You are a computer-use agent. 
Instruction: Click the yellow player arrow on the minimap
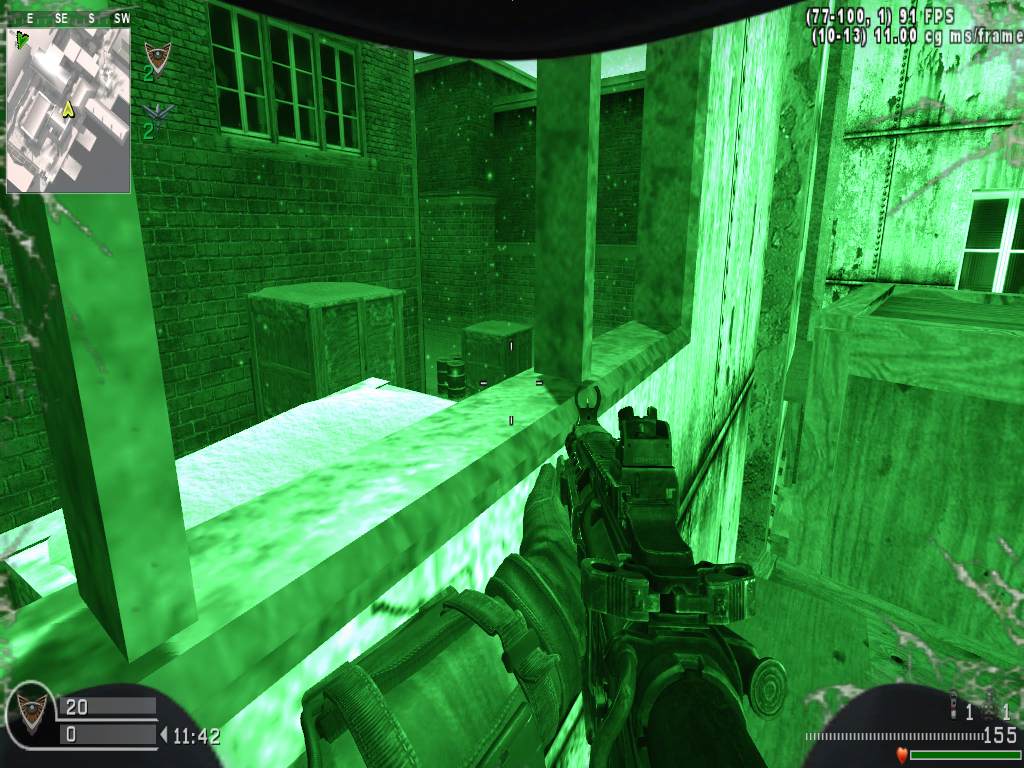[x=68, y=108]
